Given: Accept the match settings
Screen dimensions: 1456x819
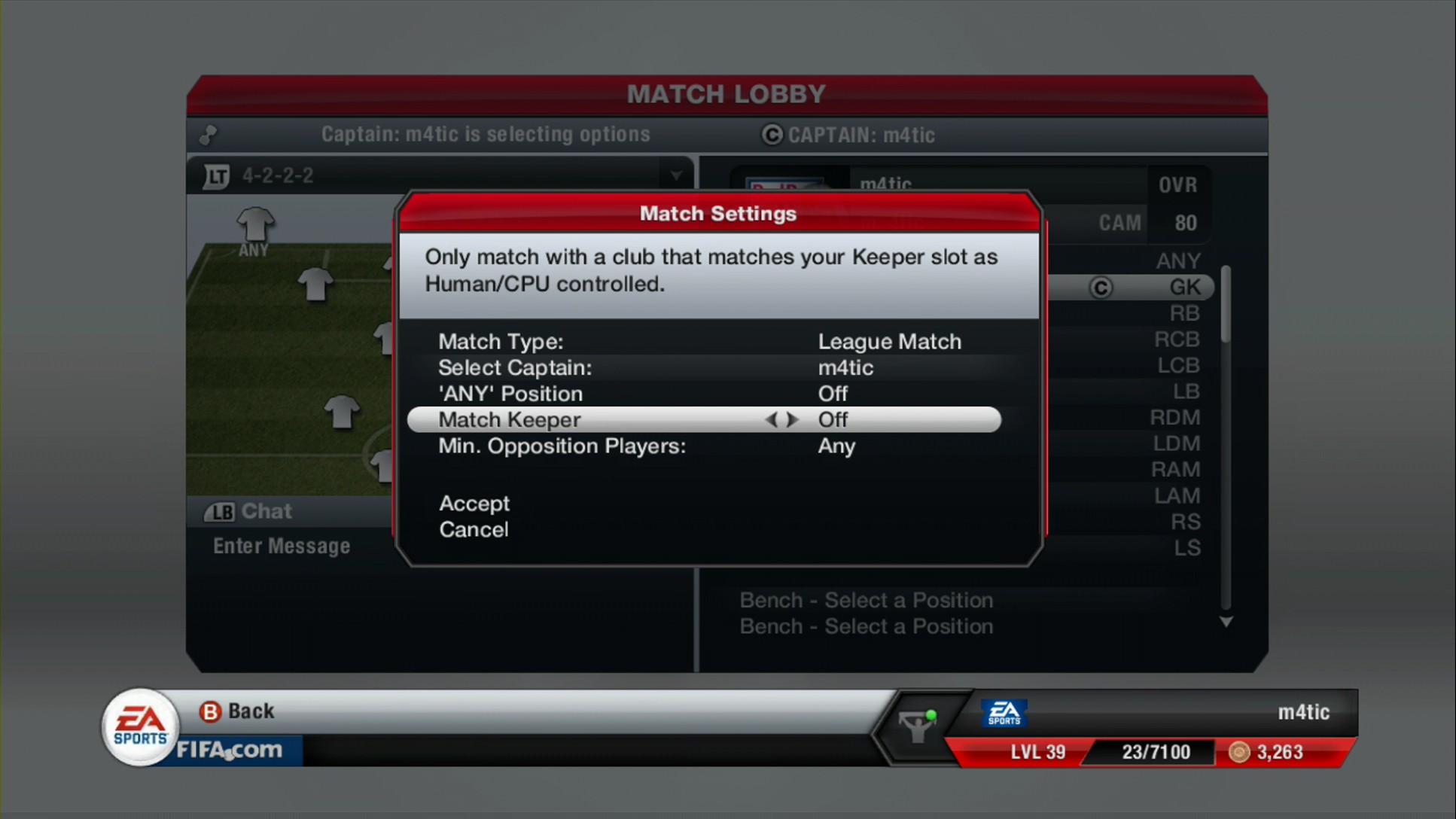Looking at the screenshot, I should coord(474,504).
